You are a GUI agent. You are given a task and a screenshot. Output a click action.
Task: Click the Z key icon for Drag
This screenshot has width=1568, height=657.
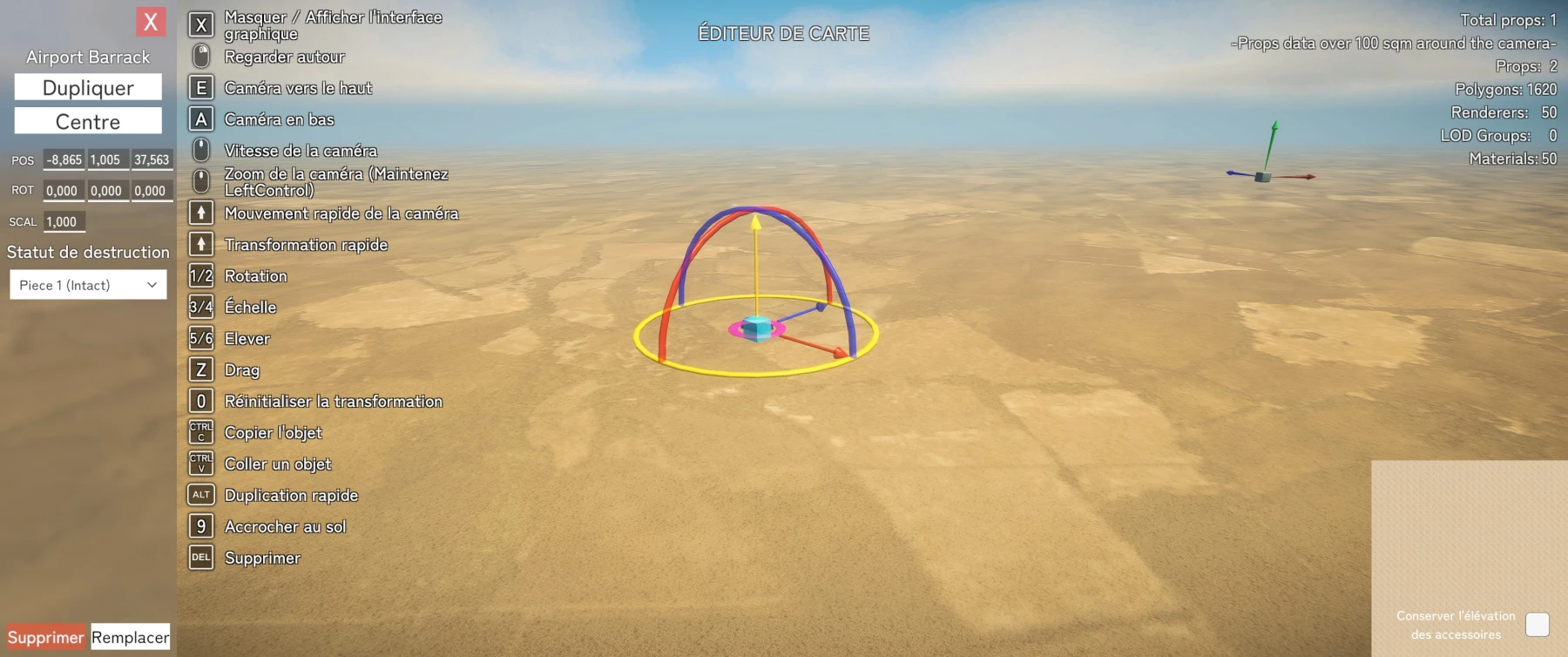click(x=200, y=369)
